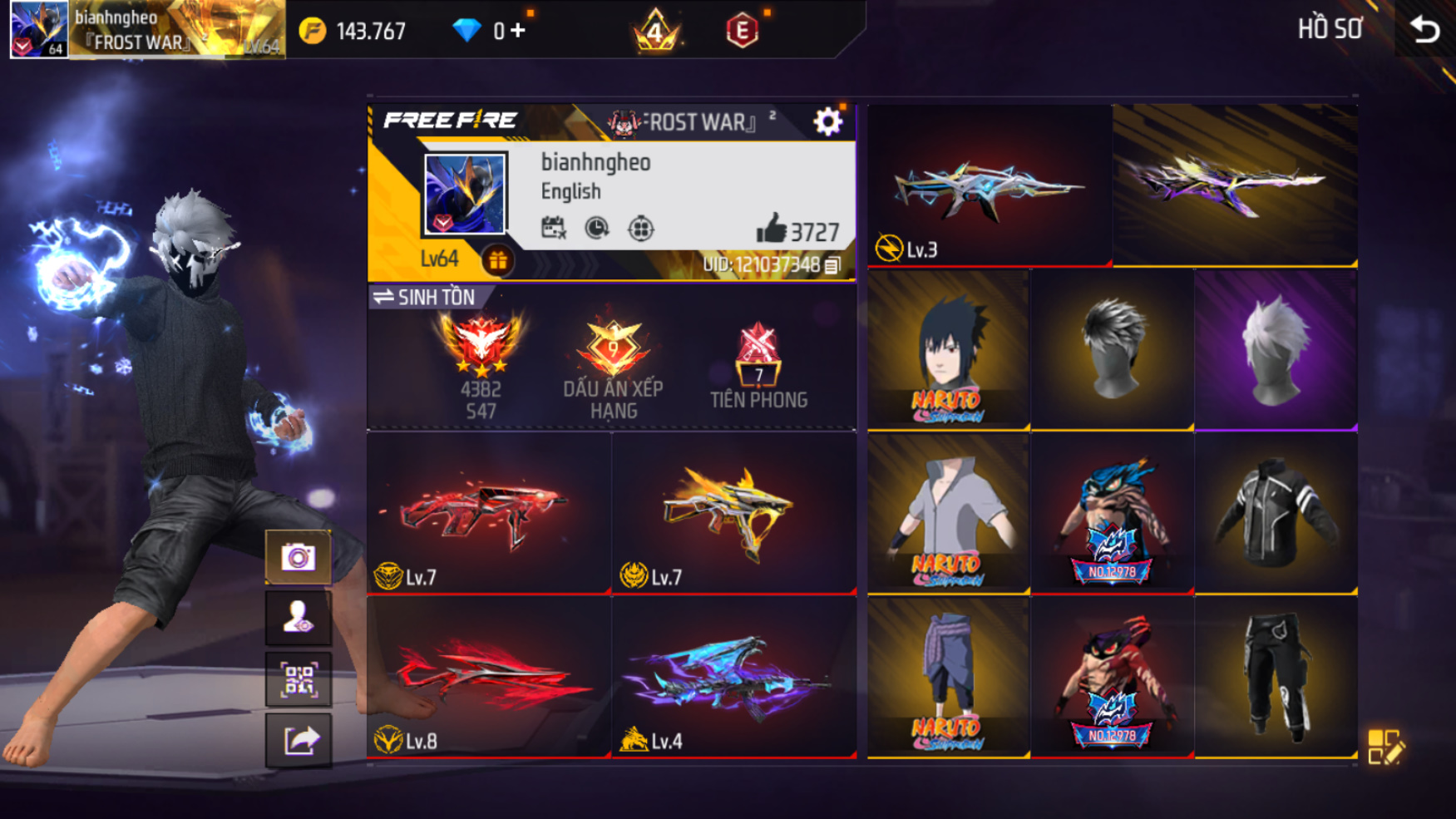Viewport: 1456px width, 819px height.
Task: Choose the black pants outfit slot
Action: (x=1276, y=677)
